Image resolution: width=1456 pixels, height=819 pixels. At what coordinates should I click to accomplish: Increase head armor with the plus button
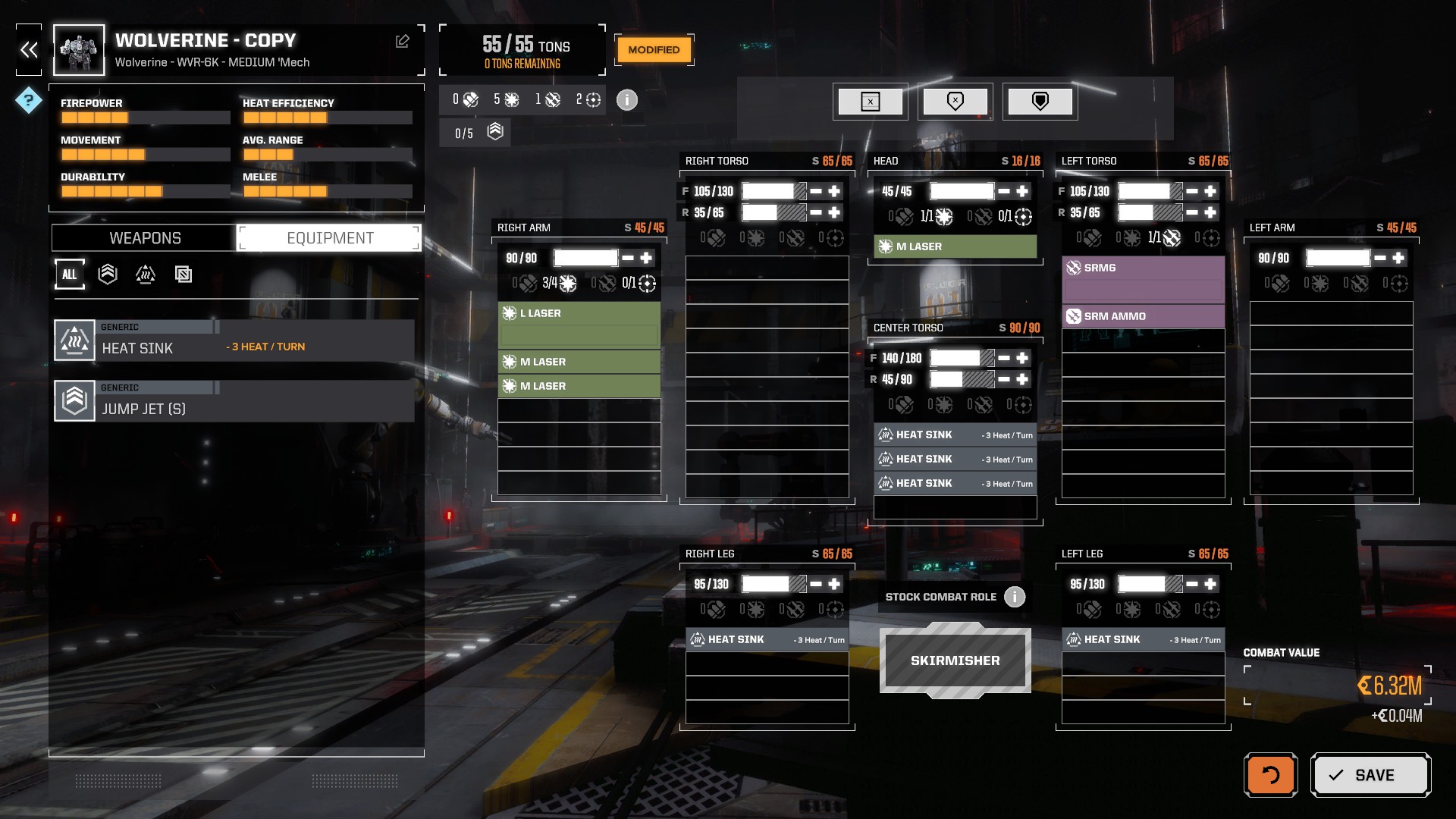click(x=1022, y=191)
